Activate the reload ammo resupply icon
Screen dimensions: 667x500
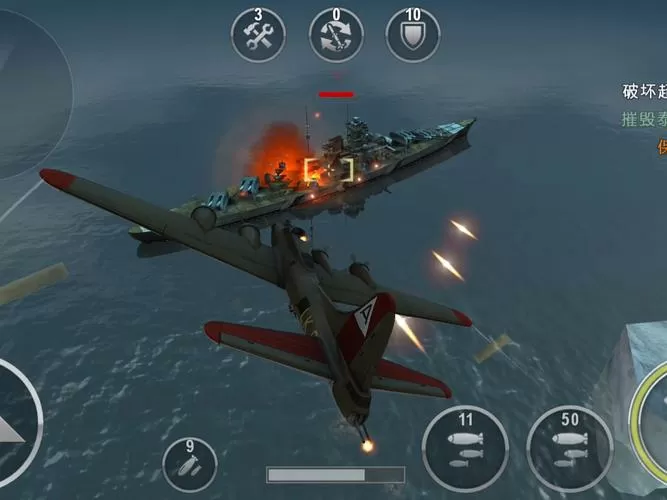(x=336, y=35)
